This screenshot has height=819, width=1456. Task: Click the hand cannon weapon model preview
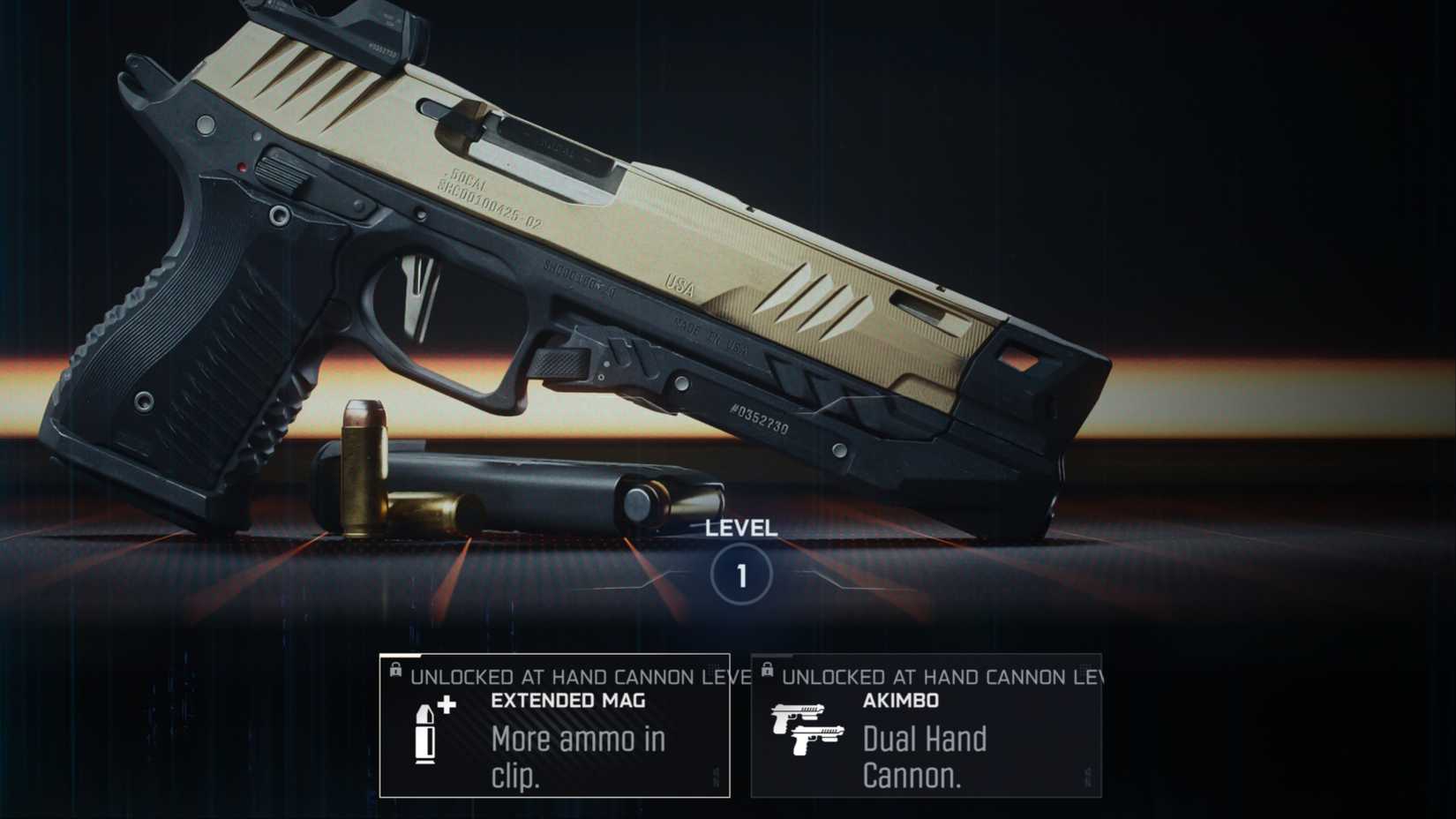pyautogui.click(x=574, y=265)
